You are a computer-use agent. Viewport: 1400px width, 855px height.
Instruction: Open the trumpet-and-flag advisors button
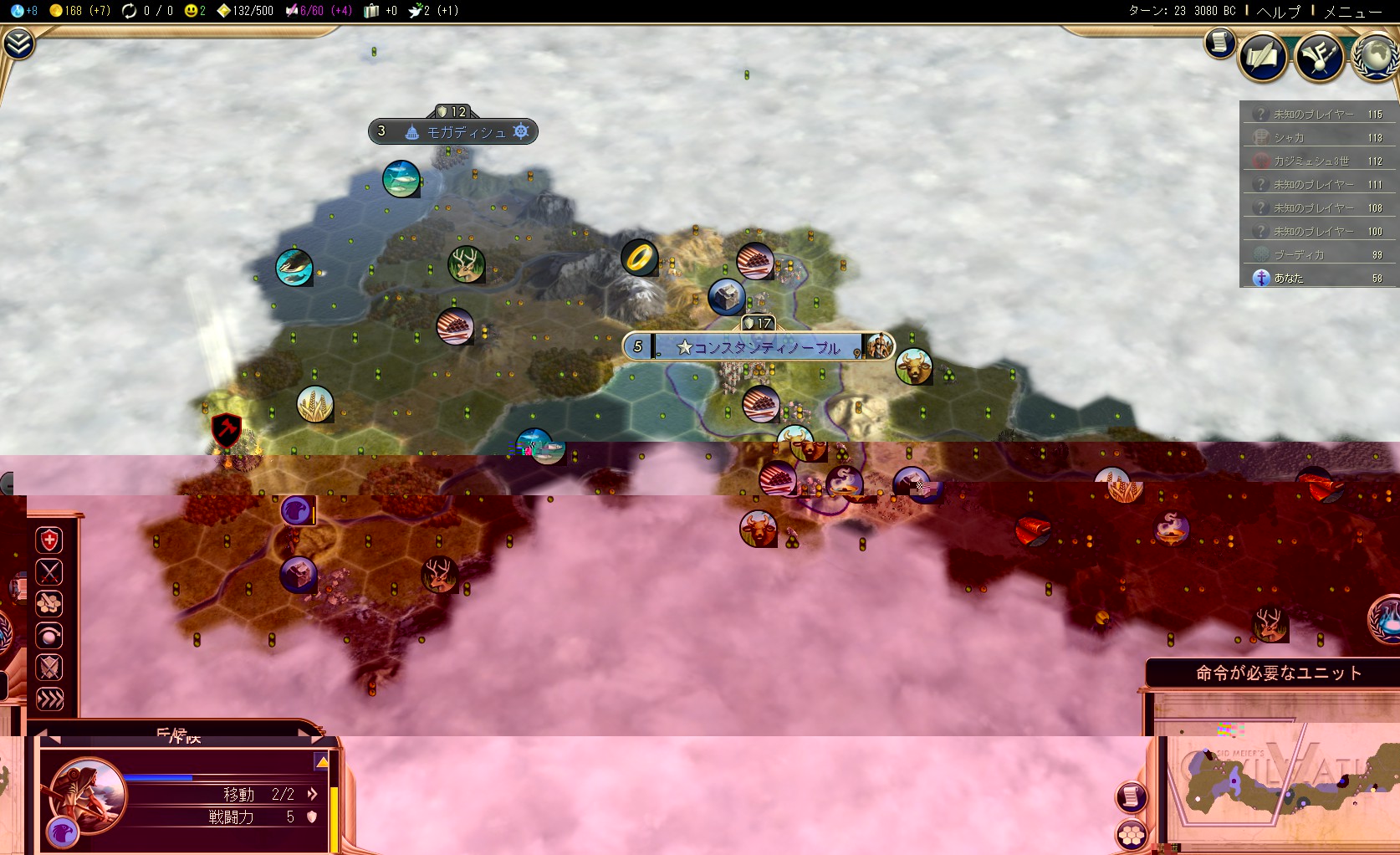pos(1319,57)
